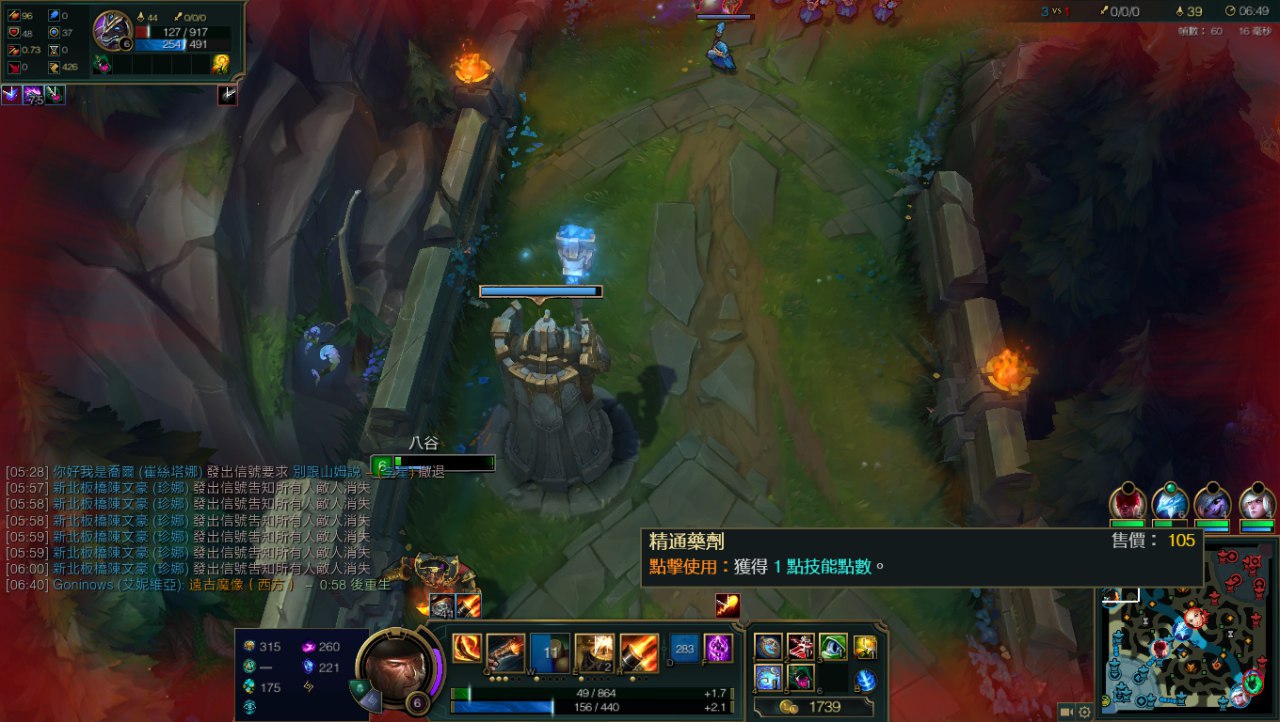Image resolution: width=1280 pixels, height=722 pixels.
Task: Use the blue item in slot 4
Action: point(768,678)
